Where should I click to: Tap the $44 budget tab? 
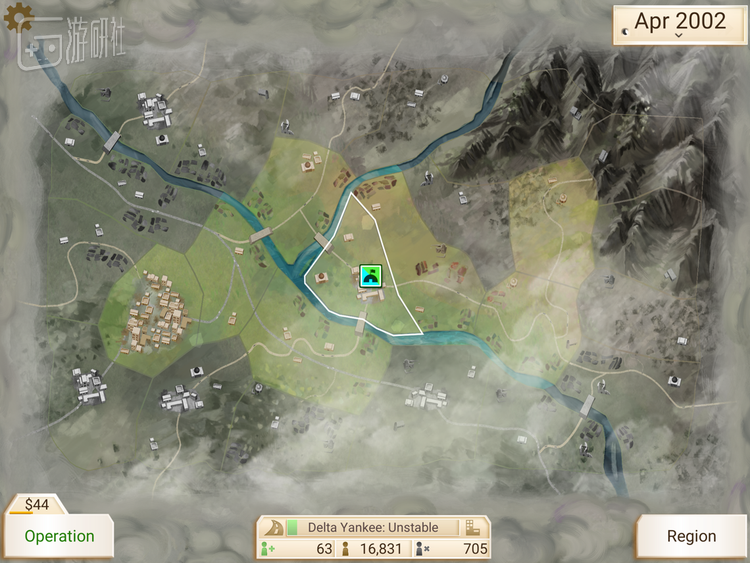click(37, 504)
